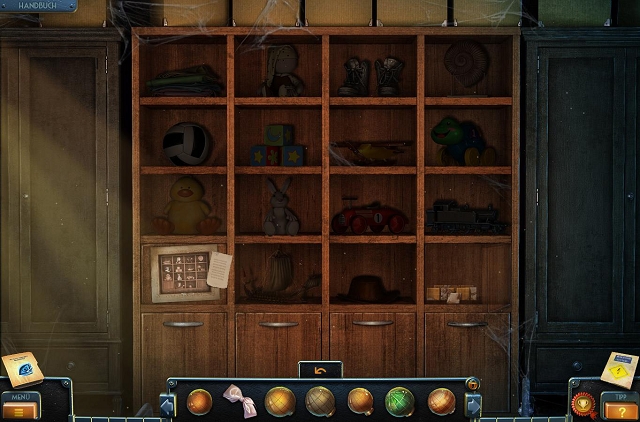The width and height of the screenshot is (640, 422).
Task: Go back with the orange return arrow
Action: pyautogui.click(x=320, y=371)
